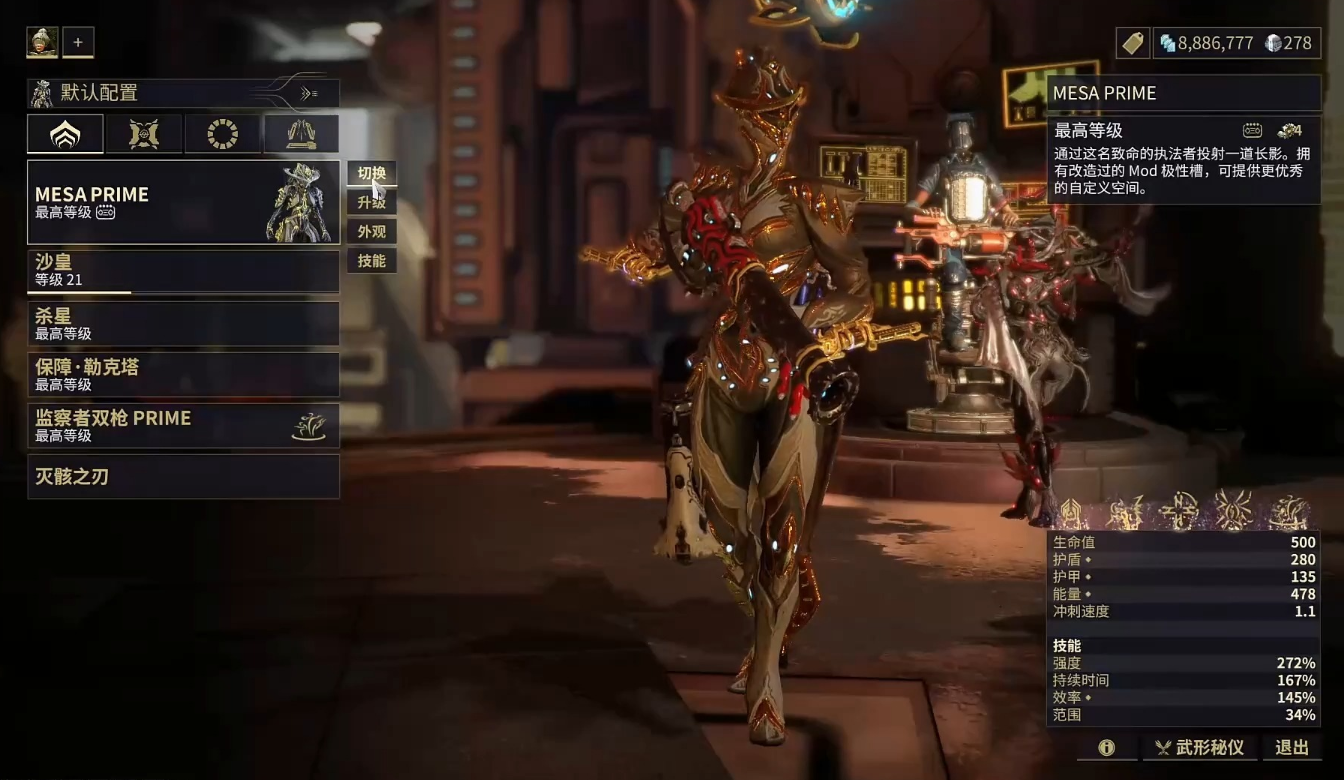Image resolution: width=1344 pixels, height=780 pixels.
Task: Switch to the sentinel companion tab
Action: point(144,134)
